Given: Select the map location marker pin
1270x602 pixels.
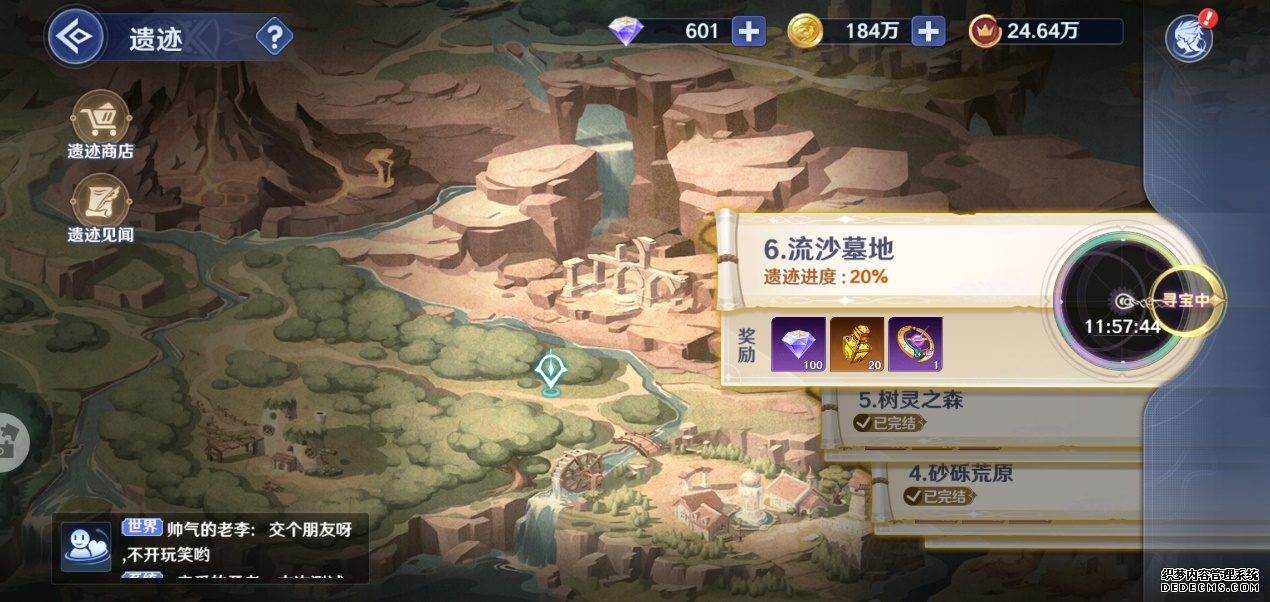Looking at the screenshot, I should (x=549, y=372).
